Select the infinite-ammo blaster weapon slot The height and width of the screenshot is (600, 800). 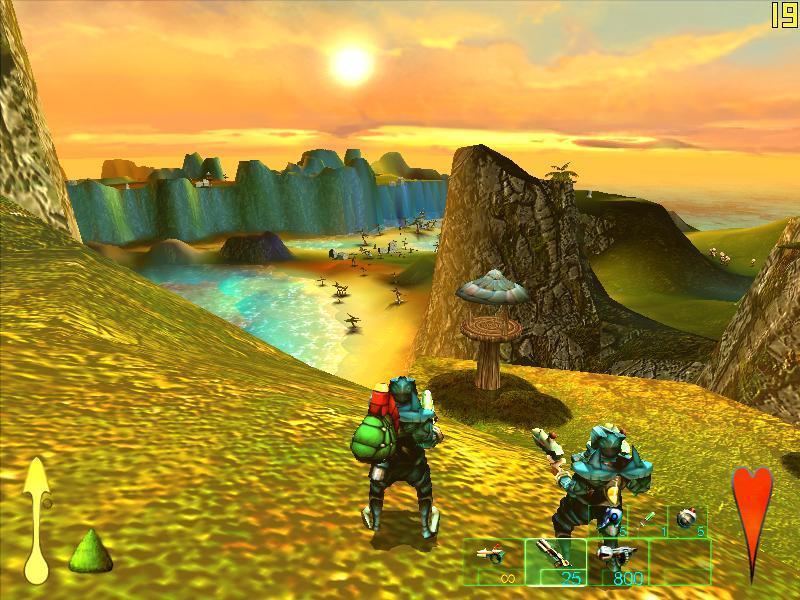tap(494, 561)
